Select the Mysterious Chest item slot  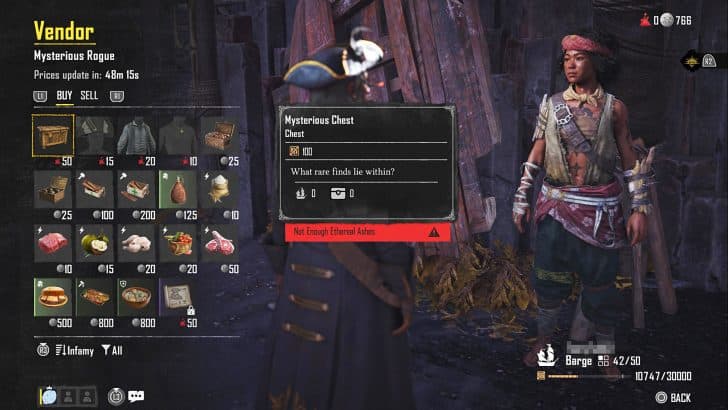point(53,134)
